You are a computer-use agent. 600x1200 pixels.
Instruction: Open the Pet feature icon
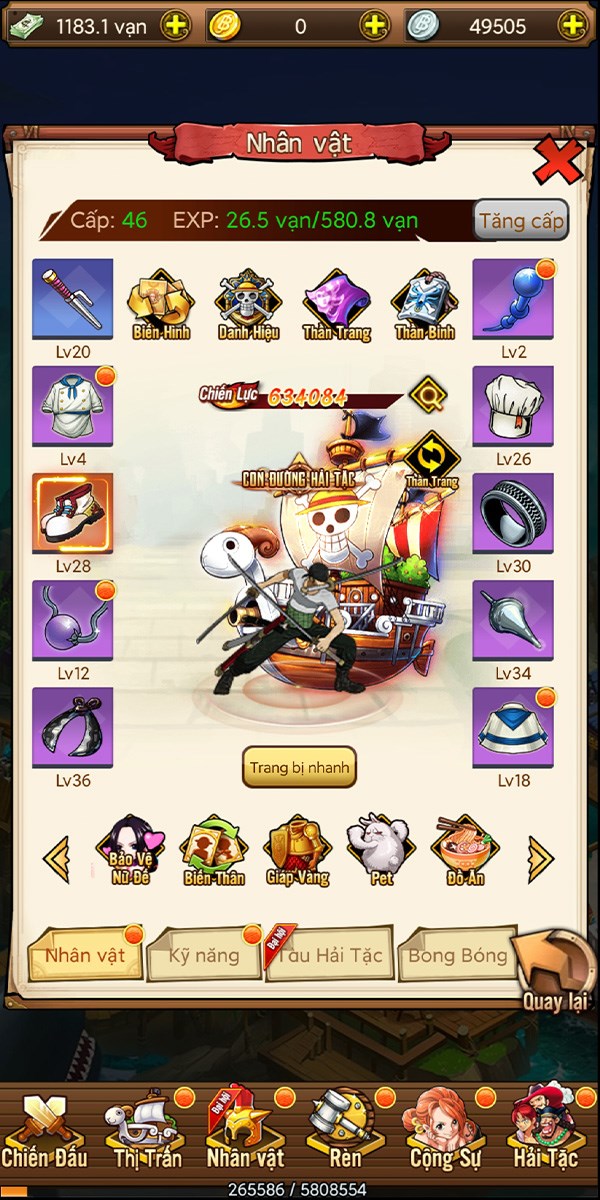[x=383, y=850]
